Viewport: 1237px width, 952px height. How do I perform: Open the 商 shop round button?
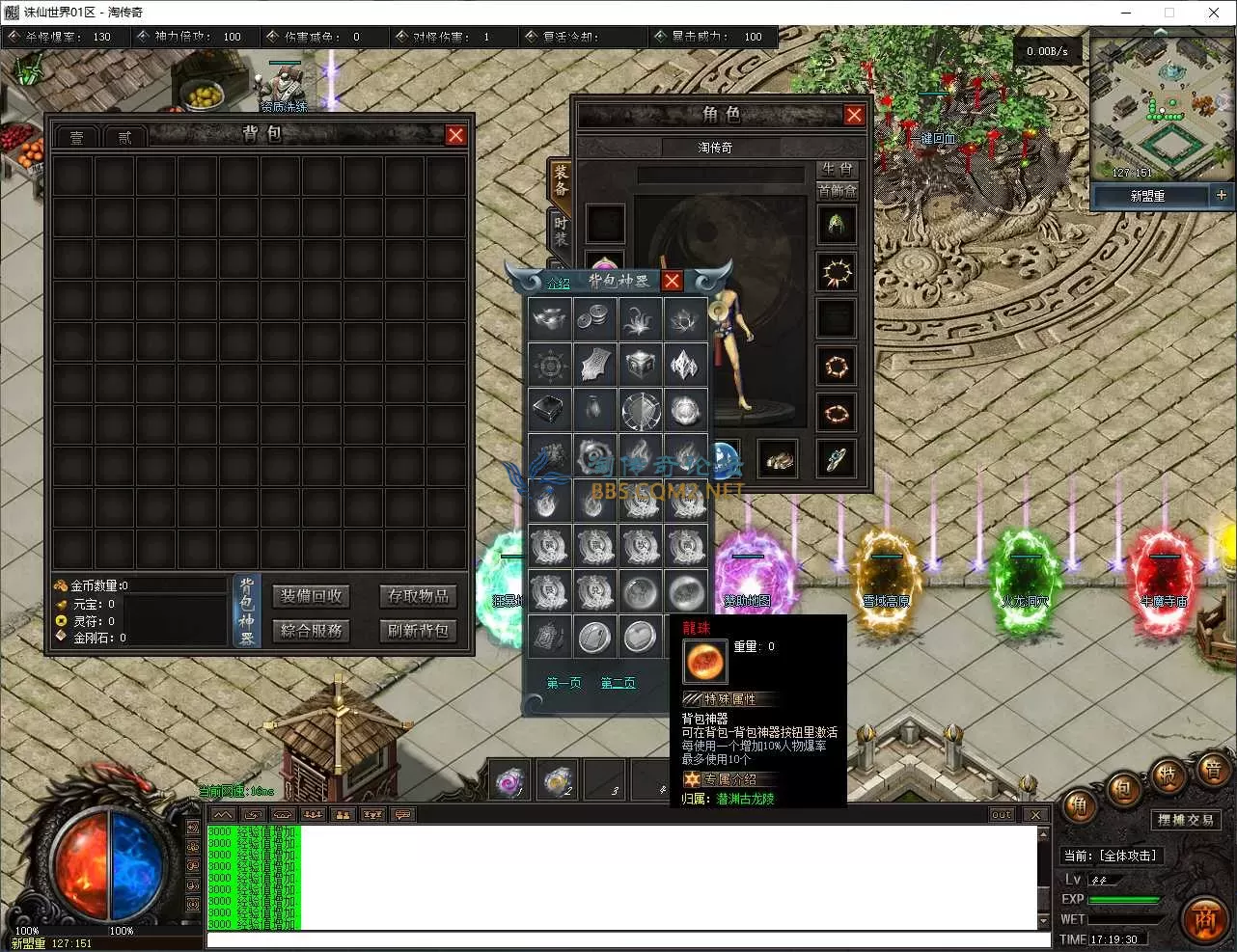pos(1204,917)
